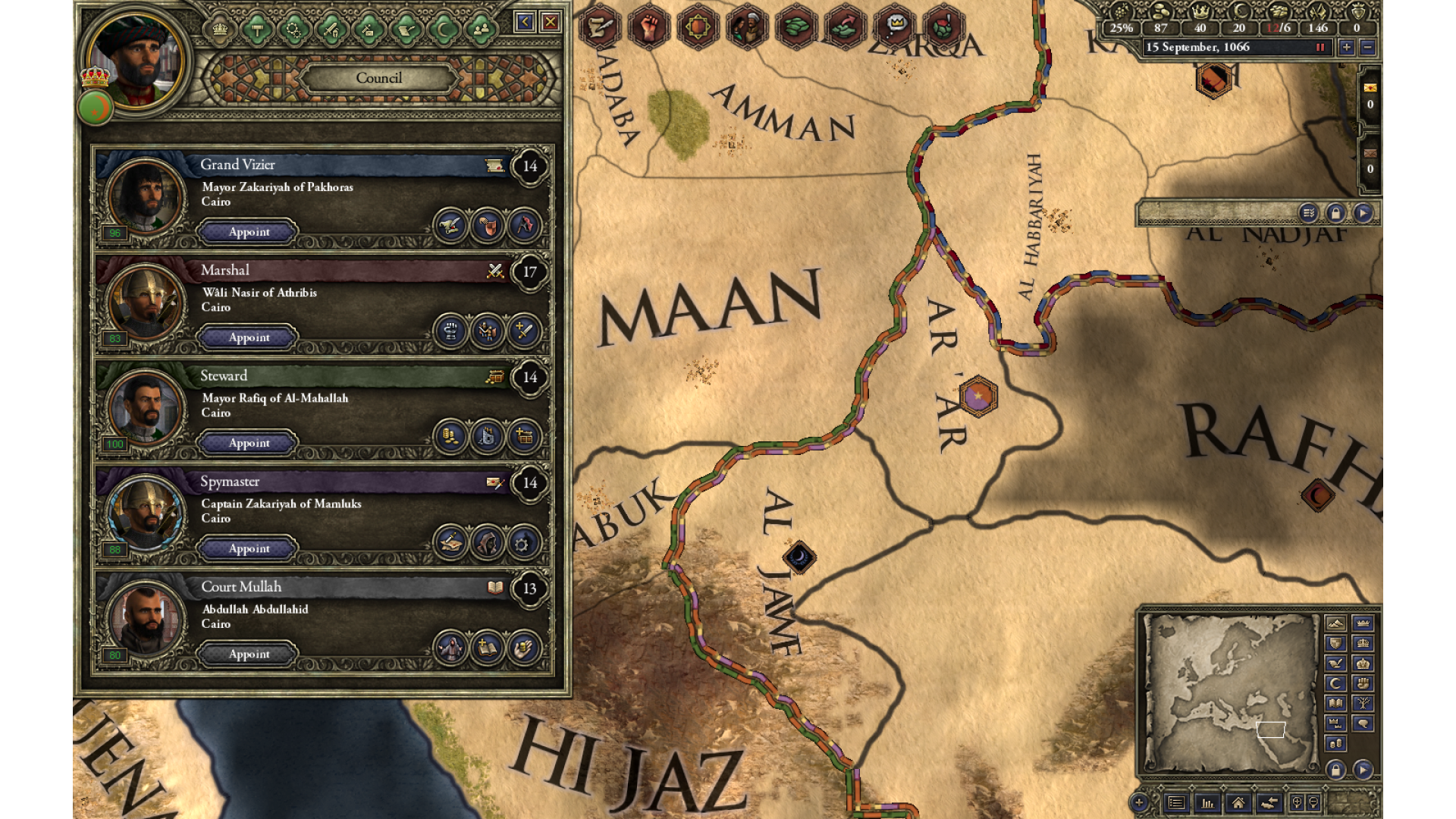Go to the home capital location
The width and height of the screenshot is (1456, 819).
1238,802
